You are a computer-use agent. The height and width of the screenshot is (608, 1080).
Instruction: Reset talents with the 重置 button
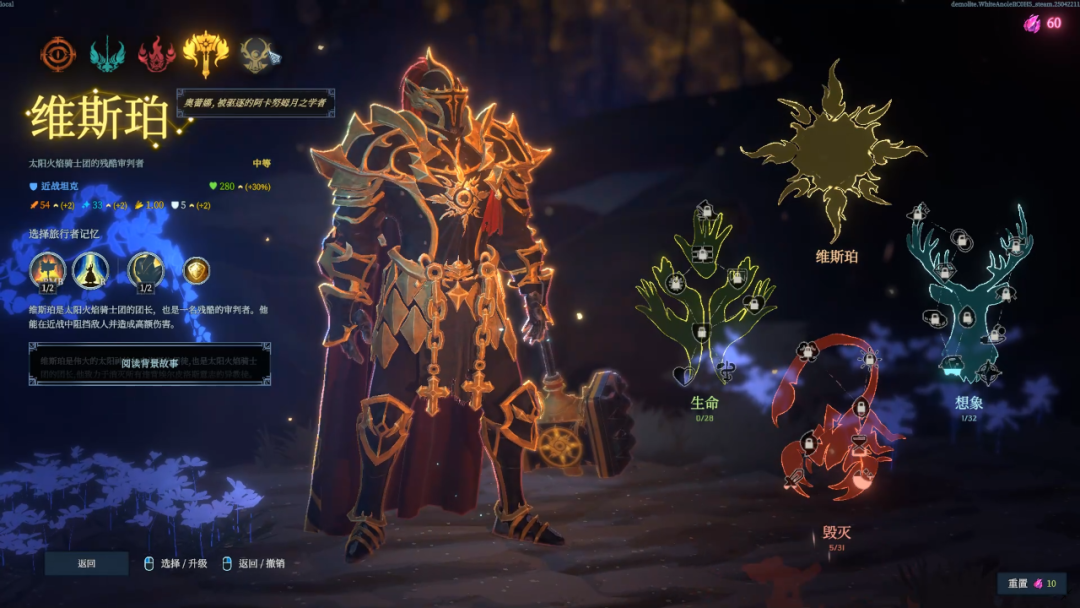click(x=1031, y=583)
